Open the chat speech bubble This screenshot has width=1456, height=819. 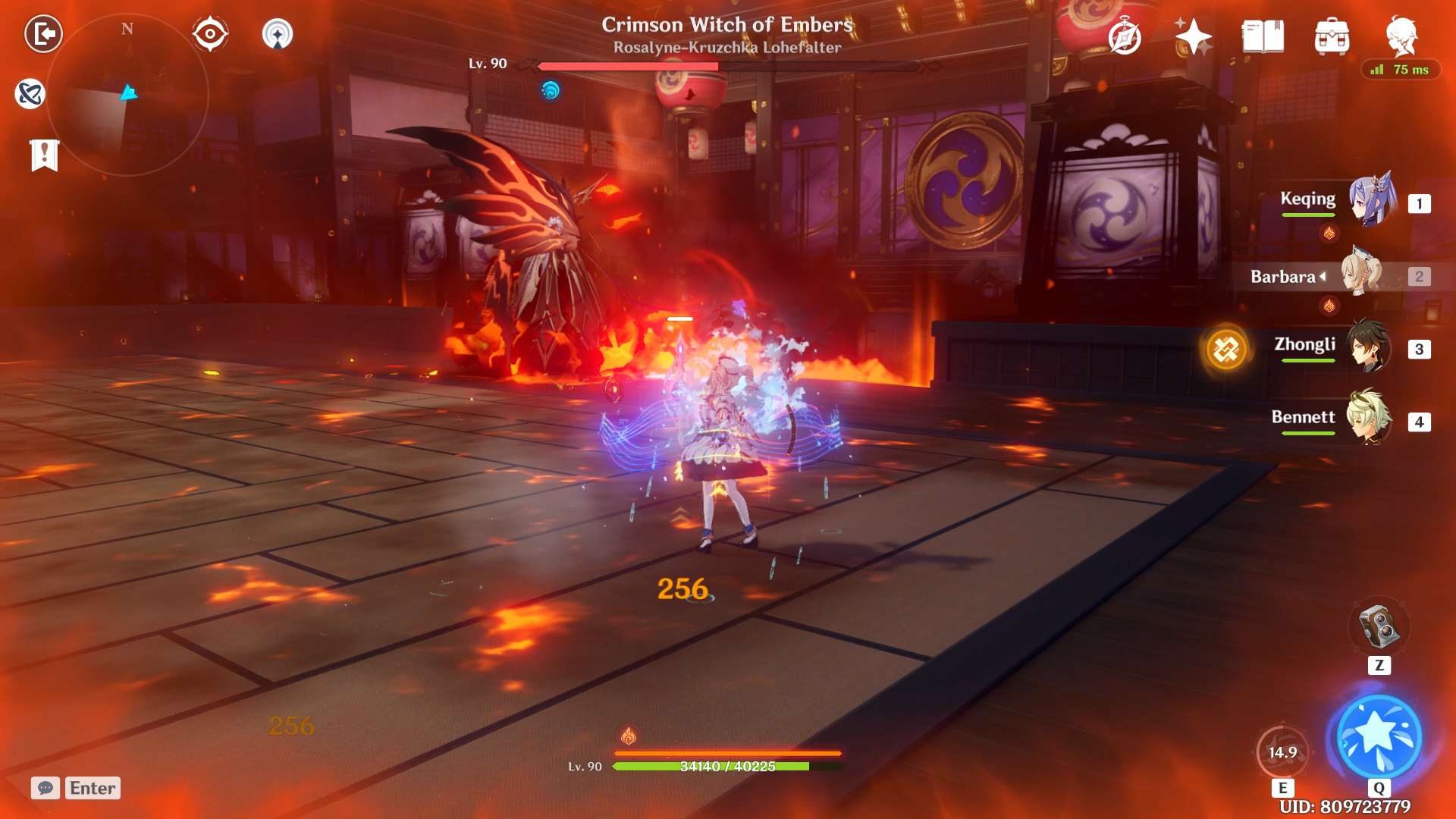(x=45, y=788)
